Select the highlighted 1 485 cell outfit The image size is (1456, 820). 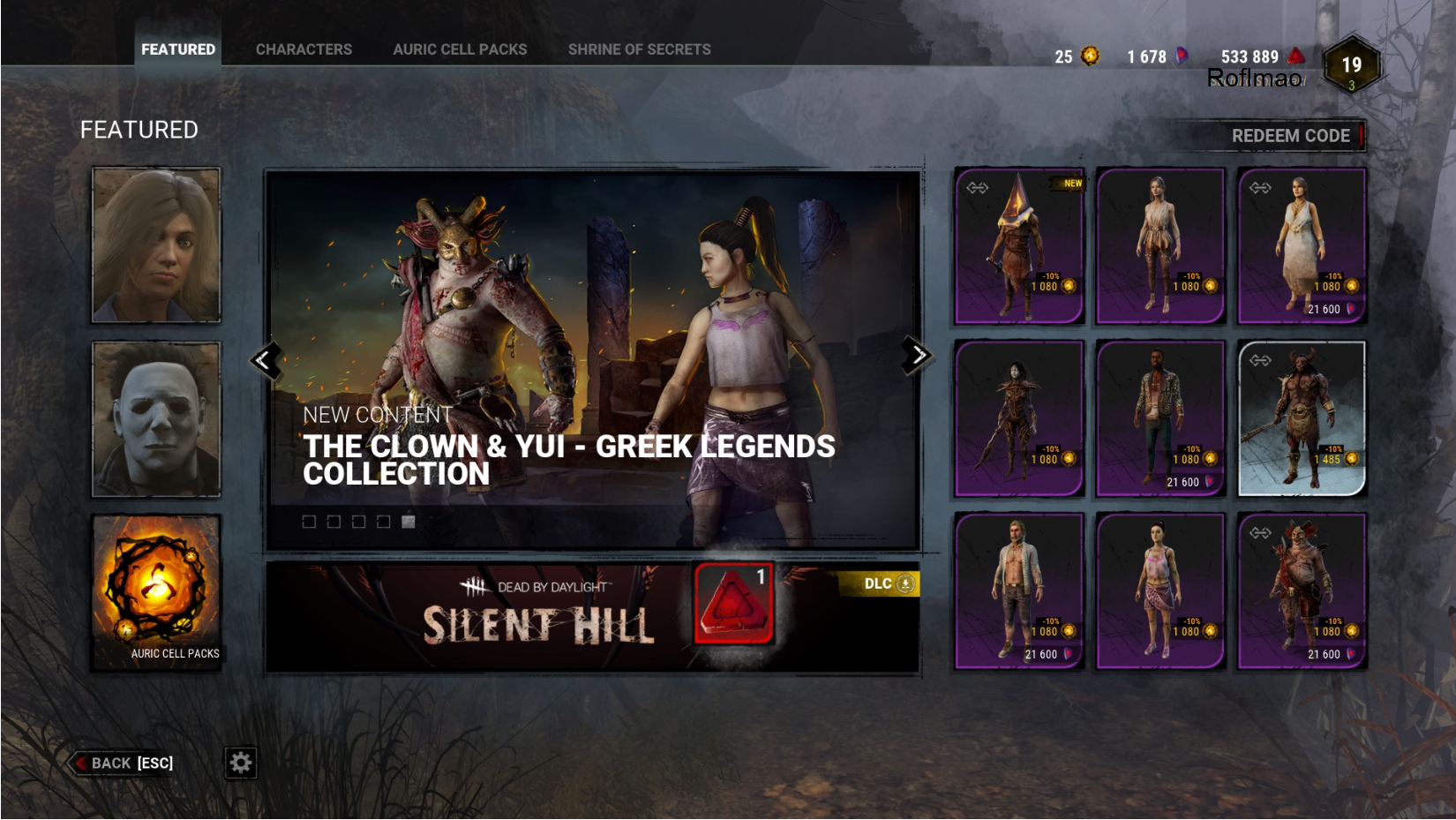pyautogui.click(x=1302, y=418)
